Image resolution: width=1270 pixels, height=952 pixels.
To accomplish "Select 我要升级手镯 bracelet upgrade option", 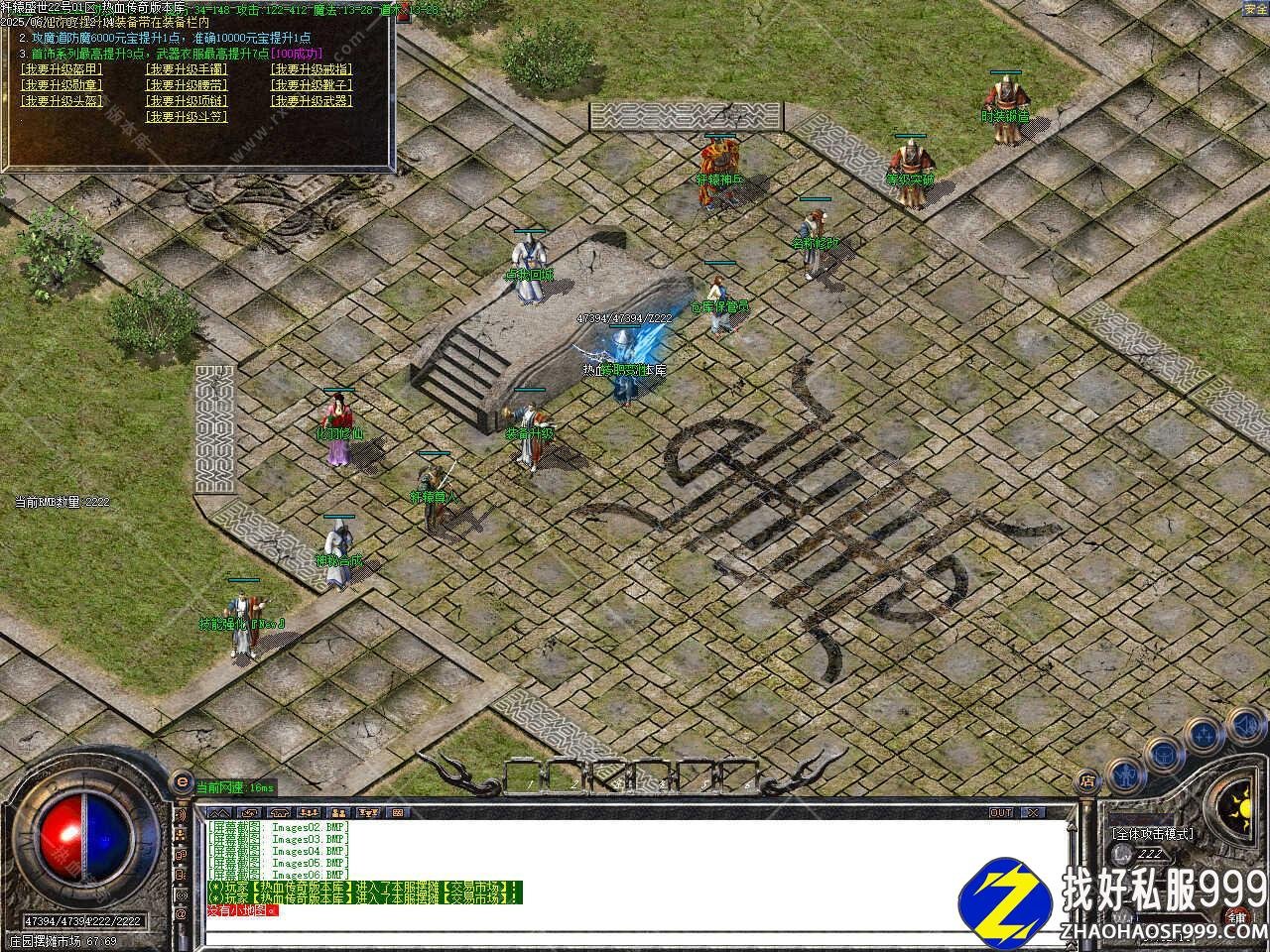I will click(186, 69).
